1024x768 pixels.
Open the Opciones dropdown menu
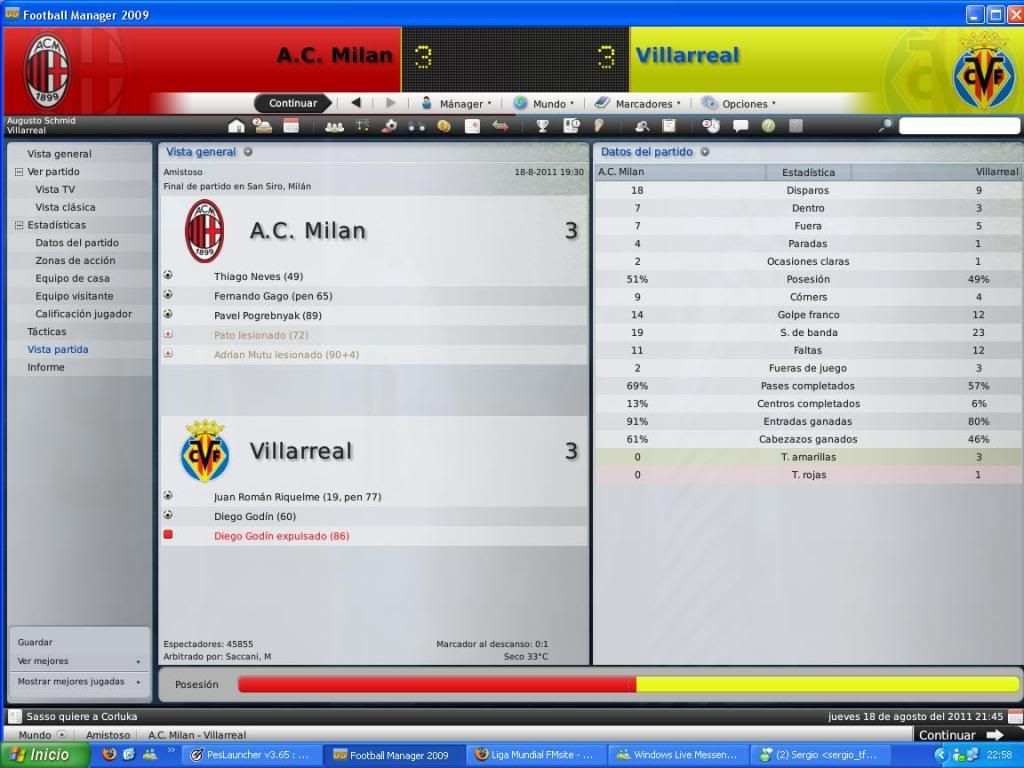pyautogui.click(x=739, y=103)
